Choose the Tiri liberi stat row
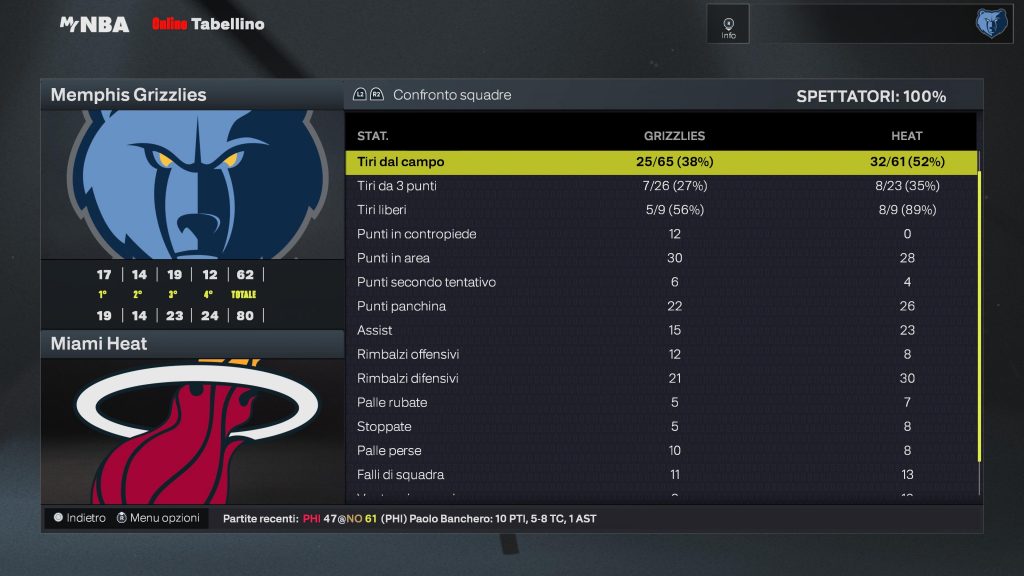1024x576 pixels. [x=660, y=210]
